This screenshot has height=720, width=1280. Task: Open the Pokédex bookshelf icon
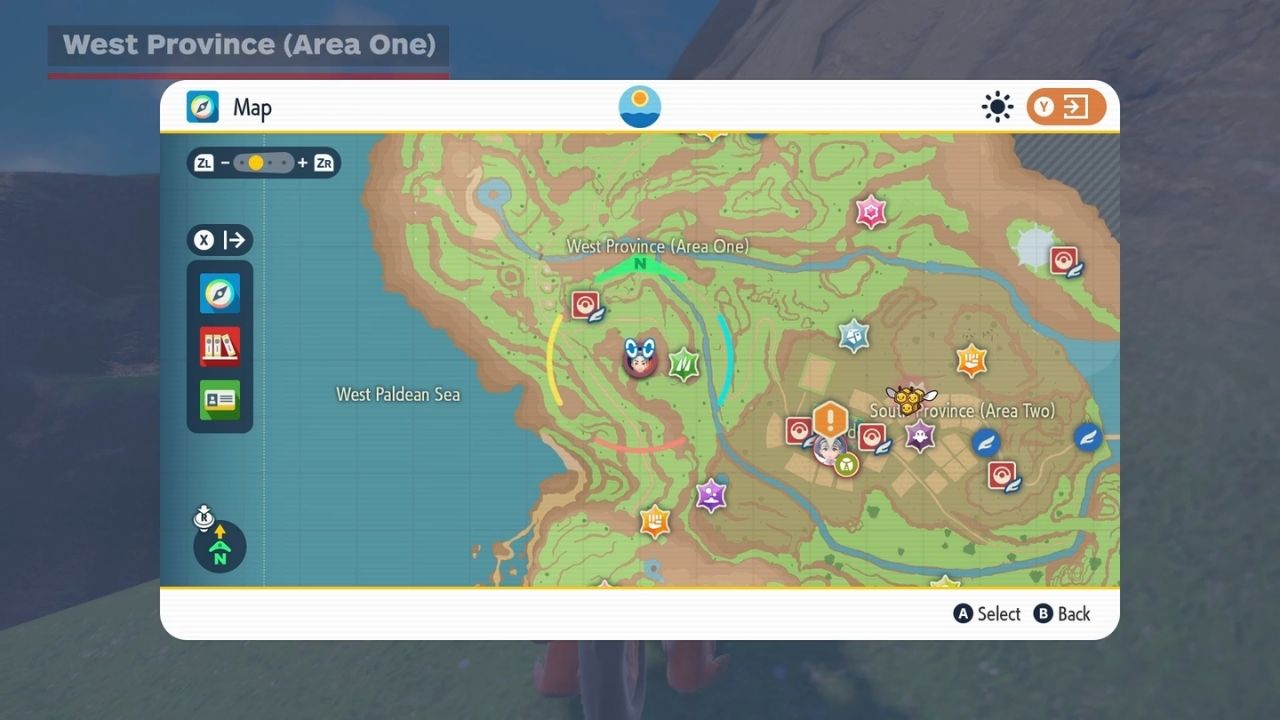219,347
